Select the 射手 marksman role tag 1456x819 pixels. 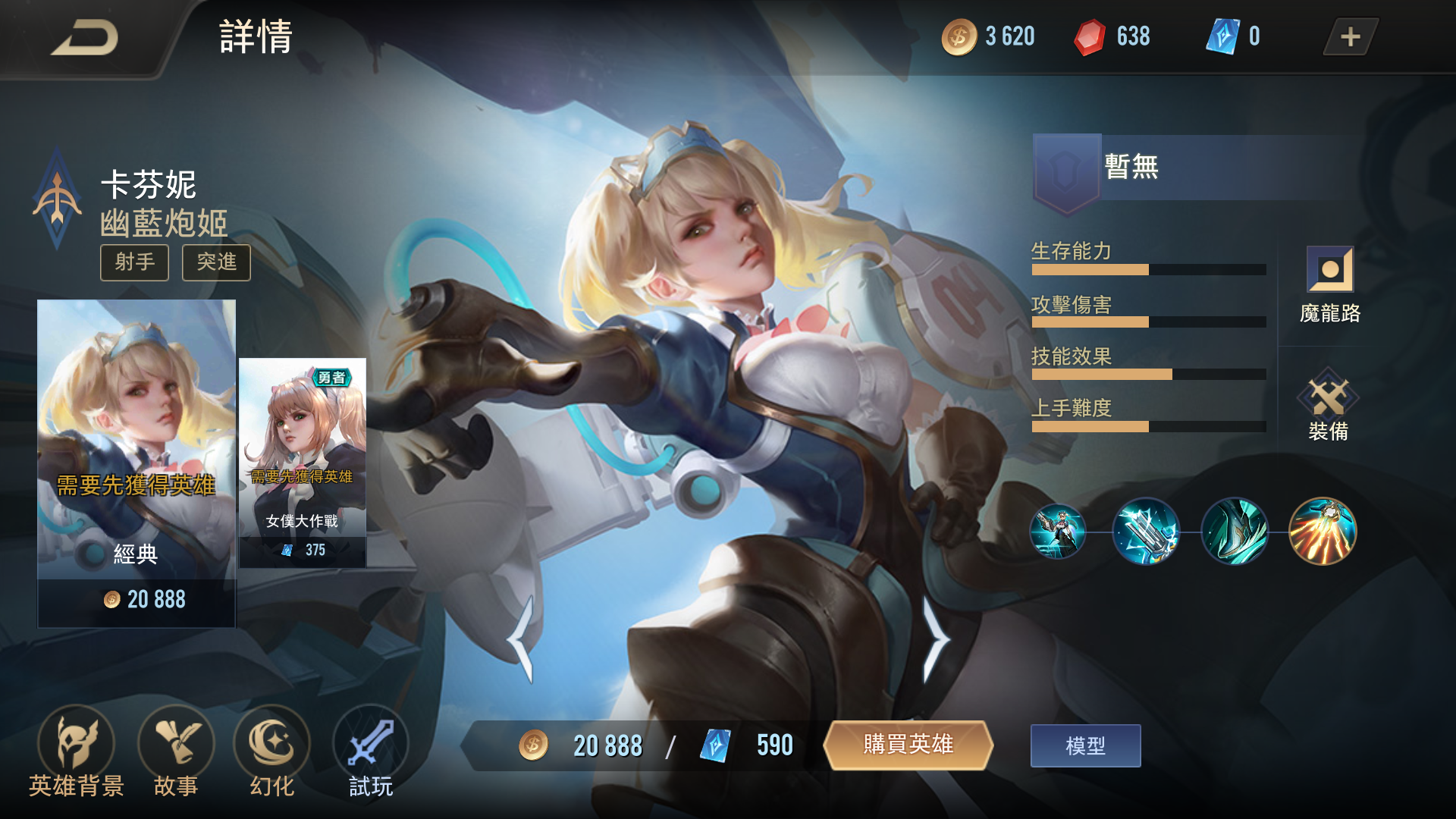coord(134,262)
